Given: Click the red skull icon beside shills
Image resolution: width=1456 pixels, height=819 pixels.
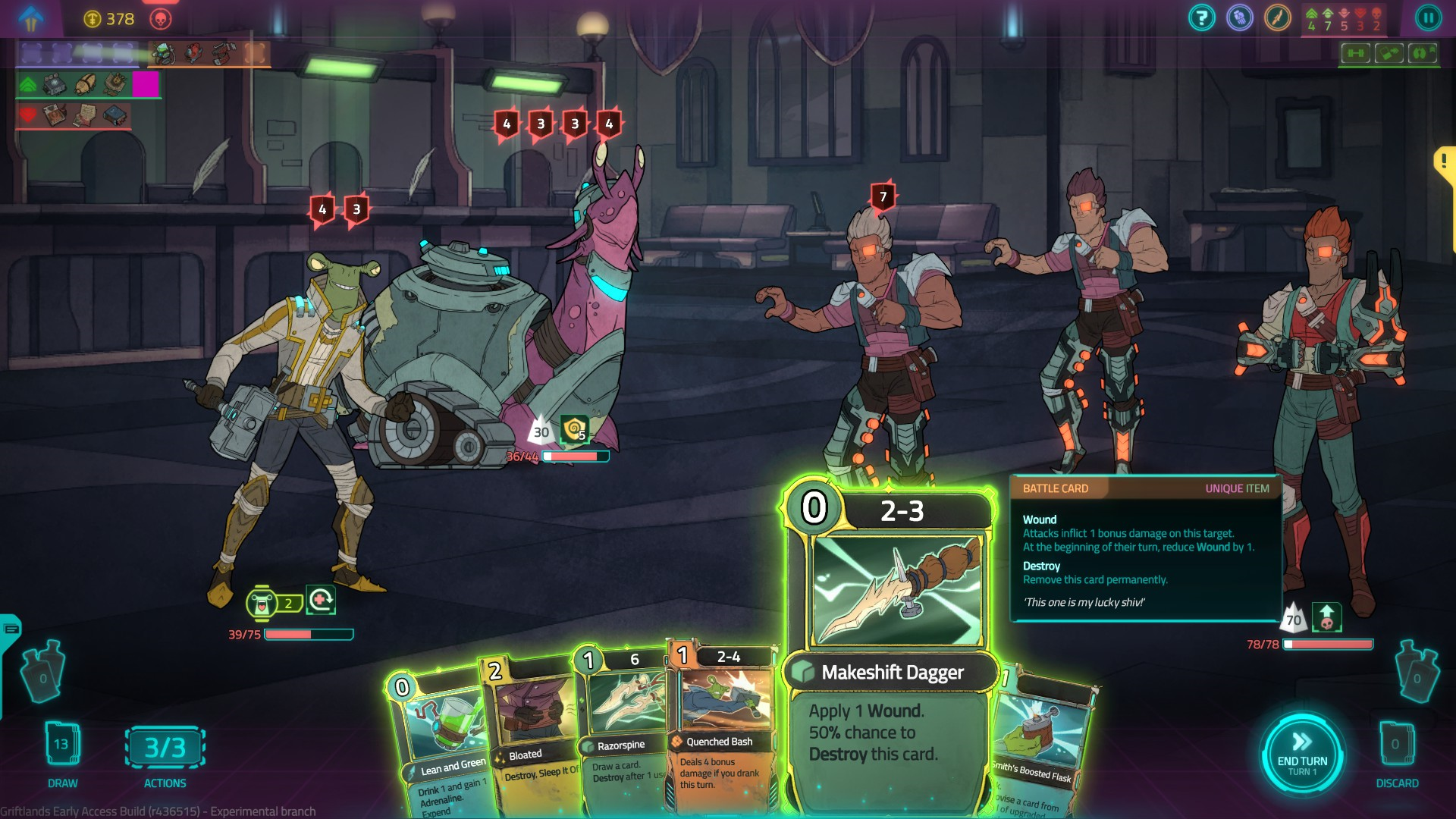Looking at the screenshot, I should (161, 19).
